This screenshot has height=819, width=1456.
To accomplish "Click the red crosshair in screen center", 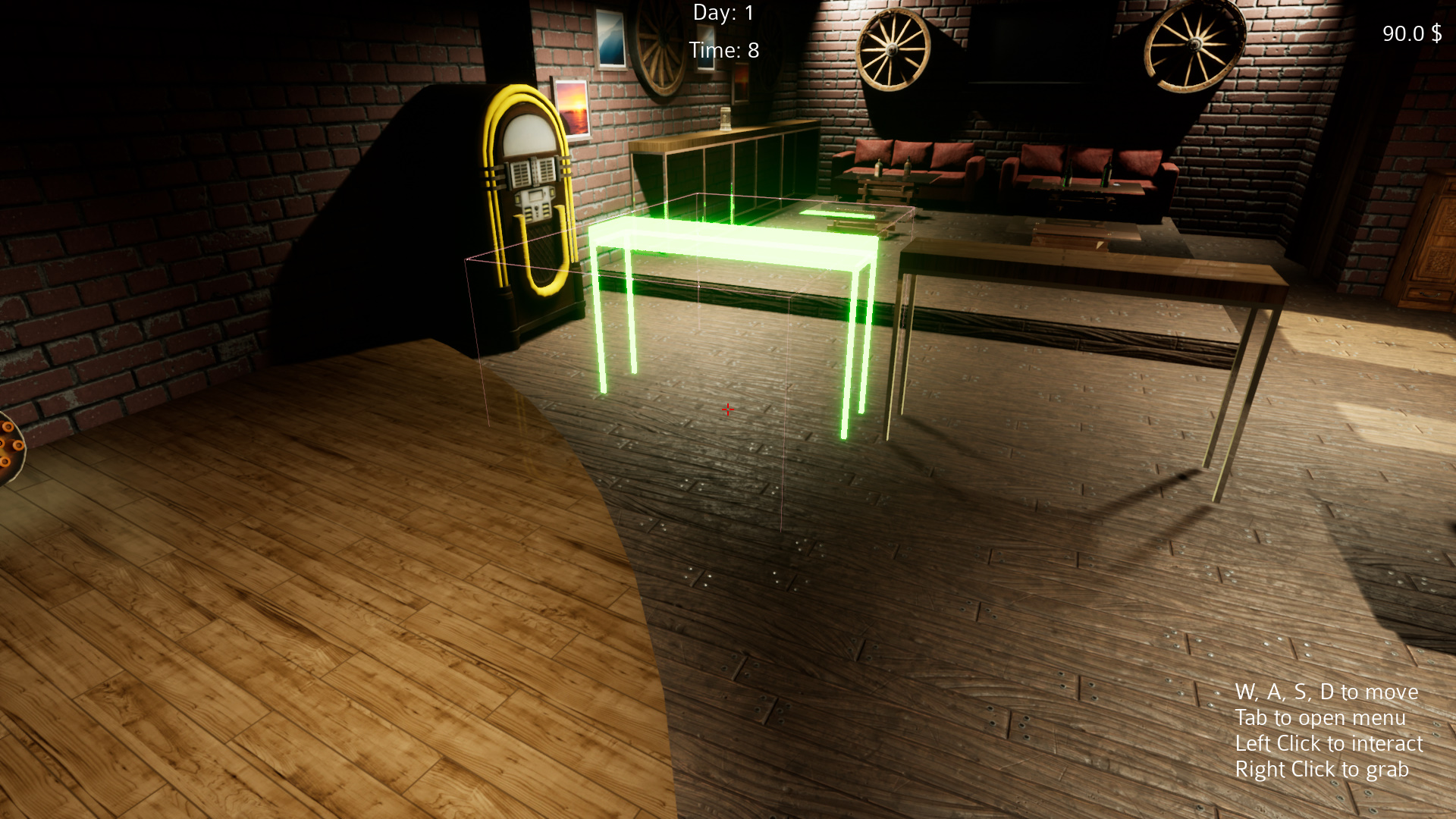I will coord(728,409).
